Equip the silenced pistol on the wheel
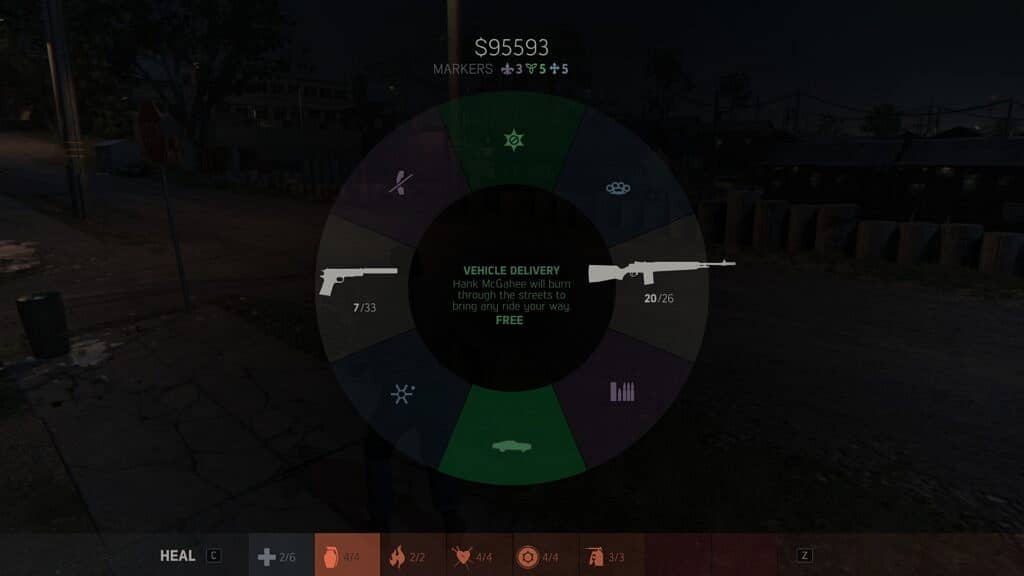Image resolution: width=1024 pixels, height=576 pixels. tap(358, 282)
